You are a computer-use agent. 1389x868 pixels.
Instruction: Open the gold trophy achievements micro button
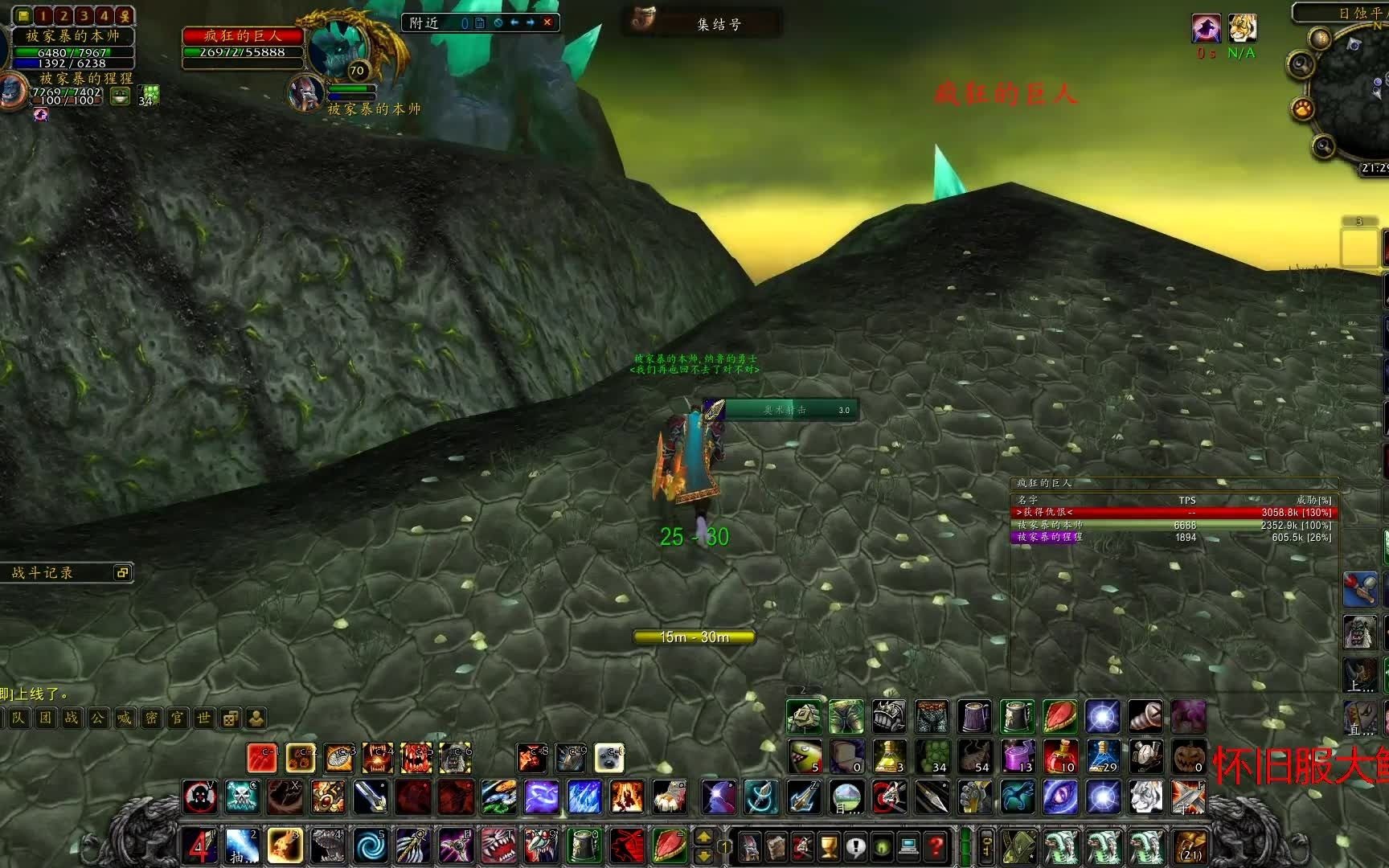[829, 846]
